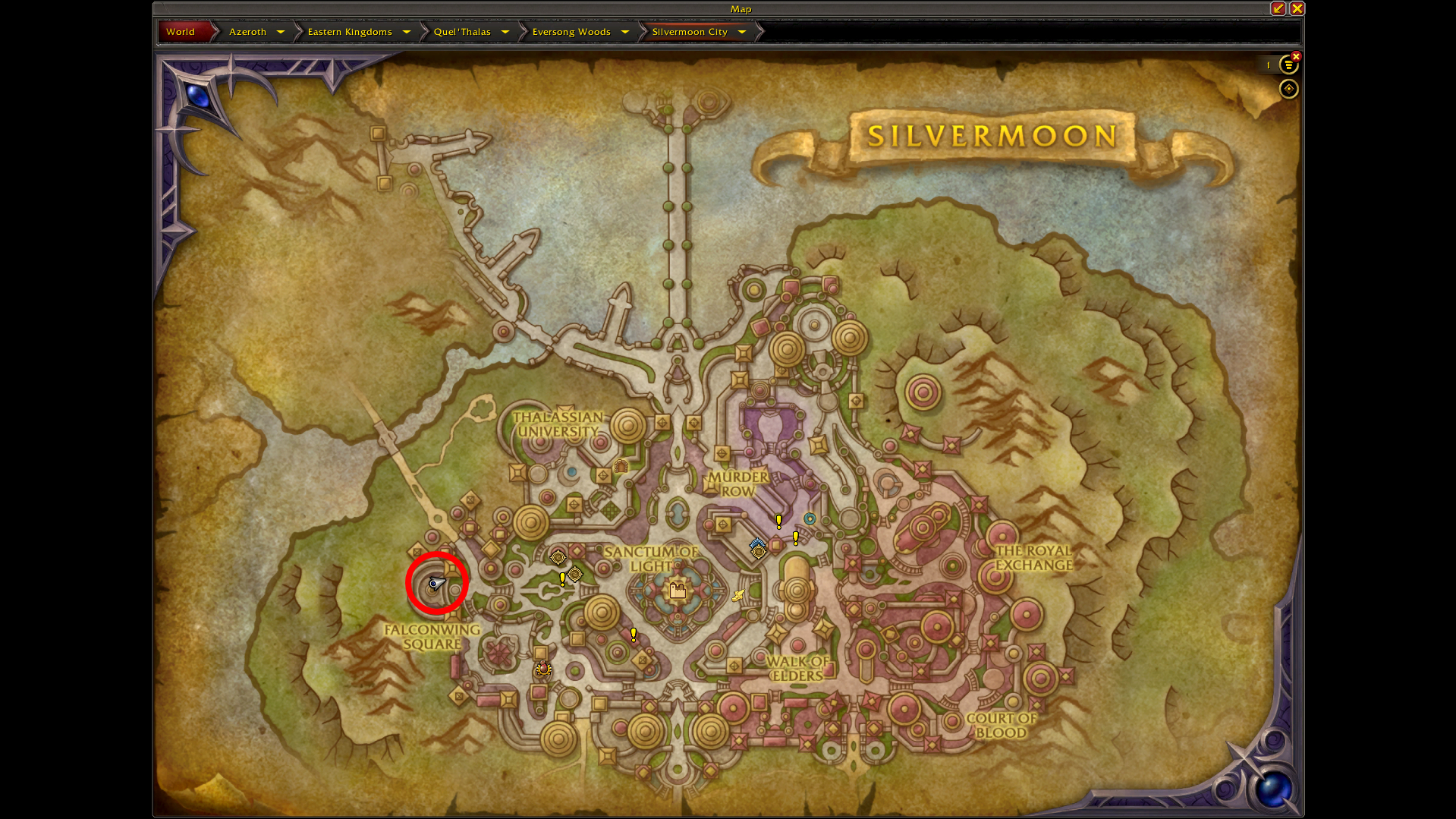Click the alchemy flask icon near Falconwing Square
1456x819 pixels.
pos(542,669)
